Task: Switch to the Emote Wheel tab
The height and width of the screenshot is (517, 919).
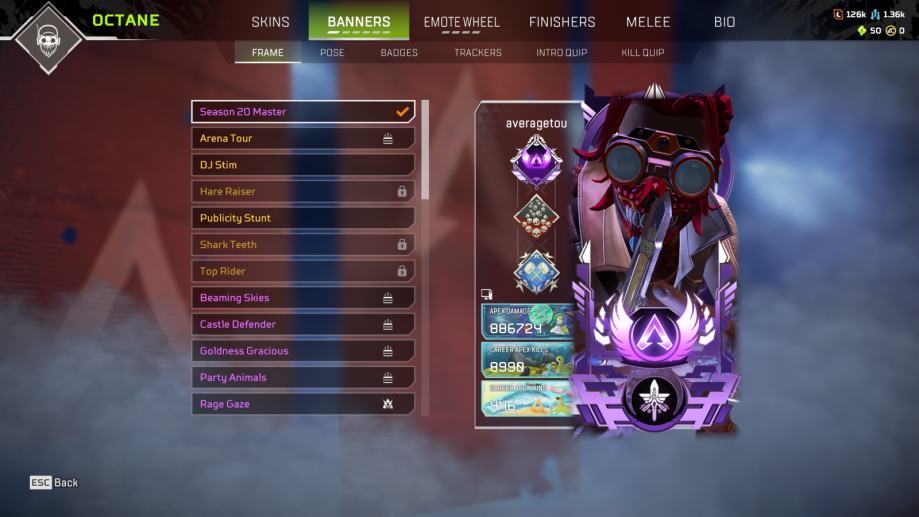Action: pos(461,22)
